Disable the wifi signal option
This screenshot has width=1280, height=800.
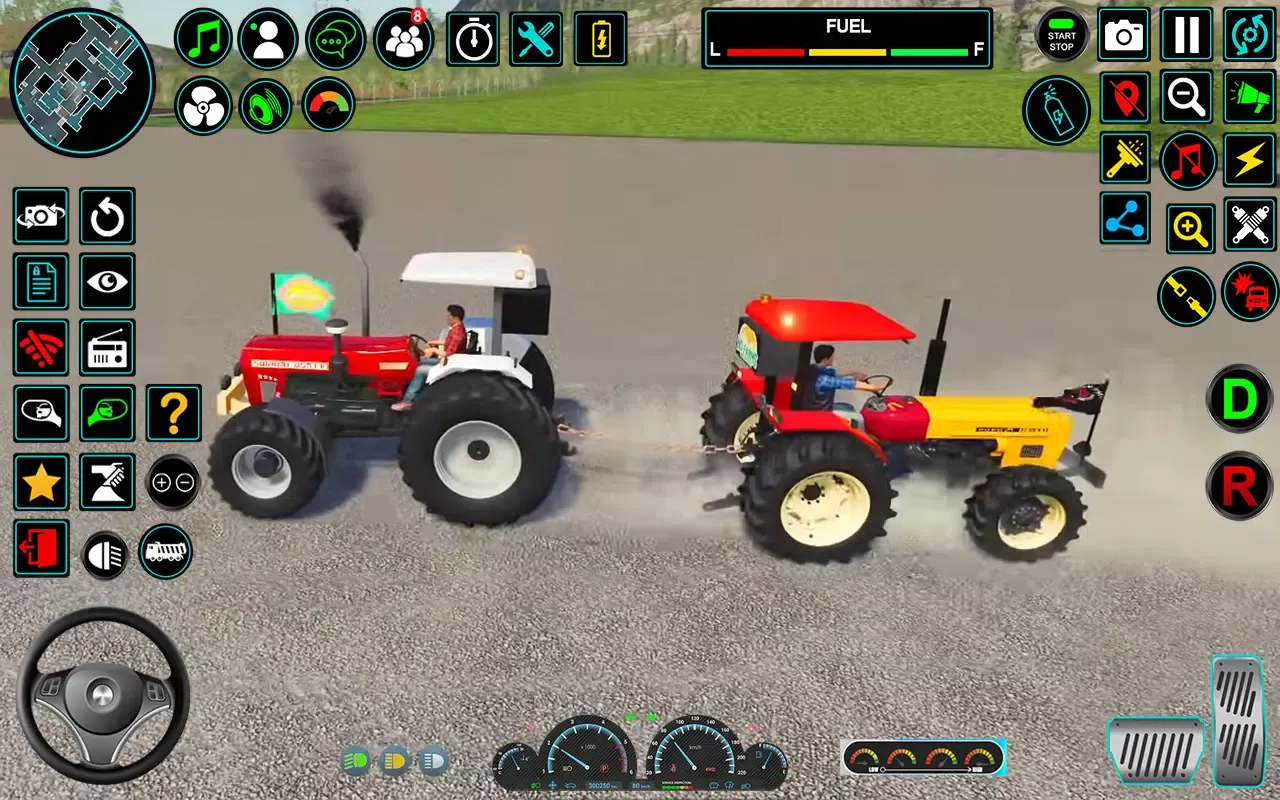click(41, 349)
